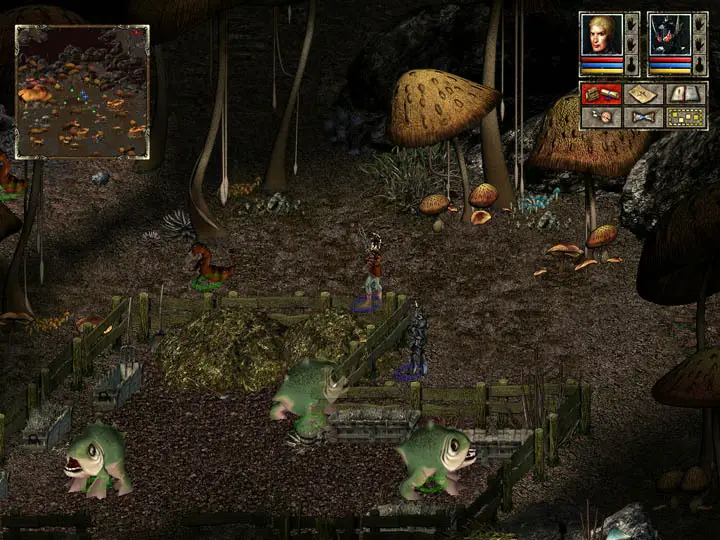This screenshot has width=720, height=540.
Task: Open the yellow squares formation button
Action: click(687, 117)
